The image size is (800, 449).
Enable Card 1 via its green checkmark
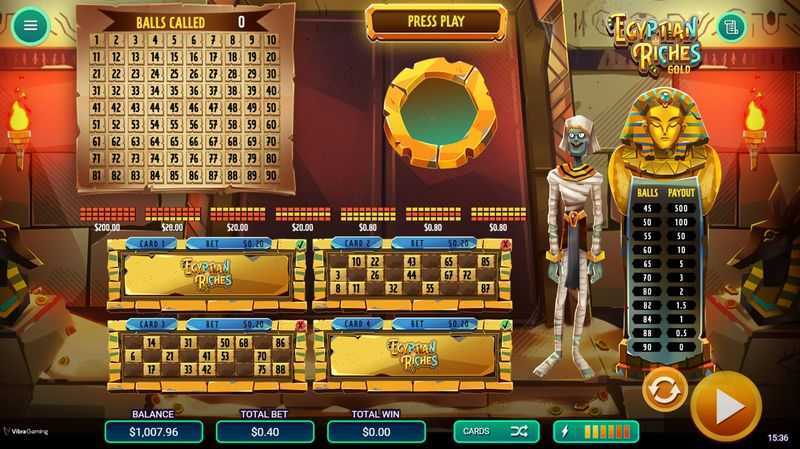(x=301, y=244)
